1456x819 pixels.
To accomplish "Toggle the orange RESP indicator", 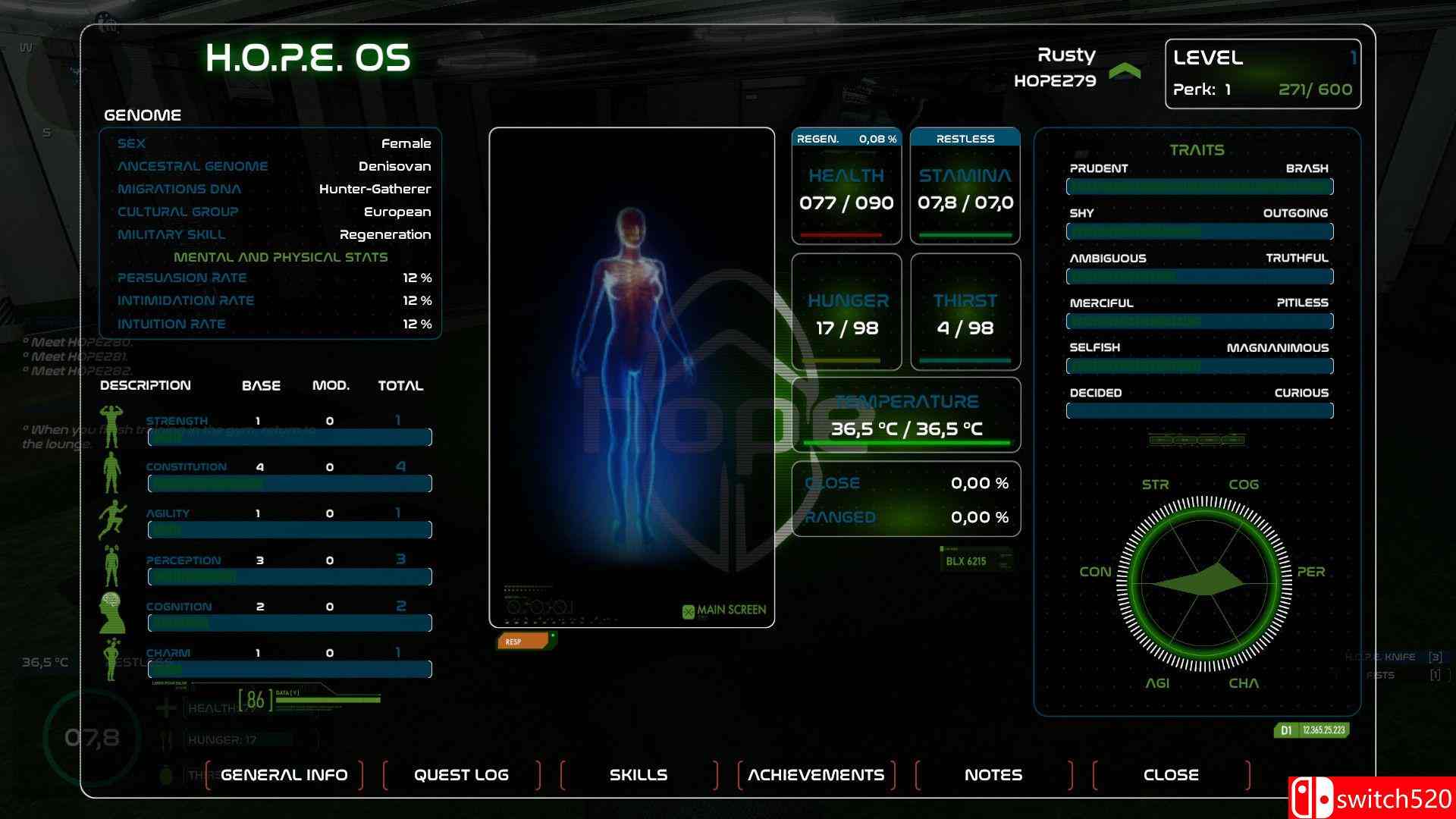I will click(523, 641).
